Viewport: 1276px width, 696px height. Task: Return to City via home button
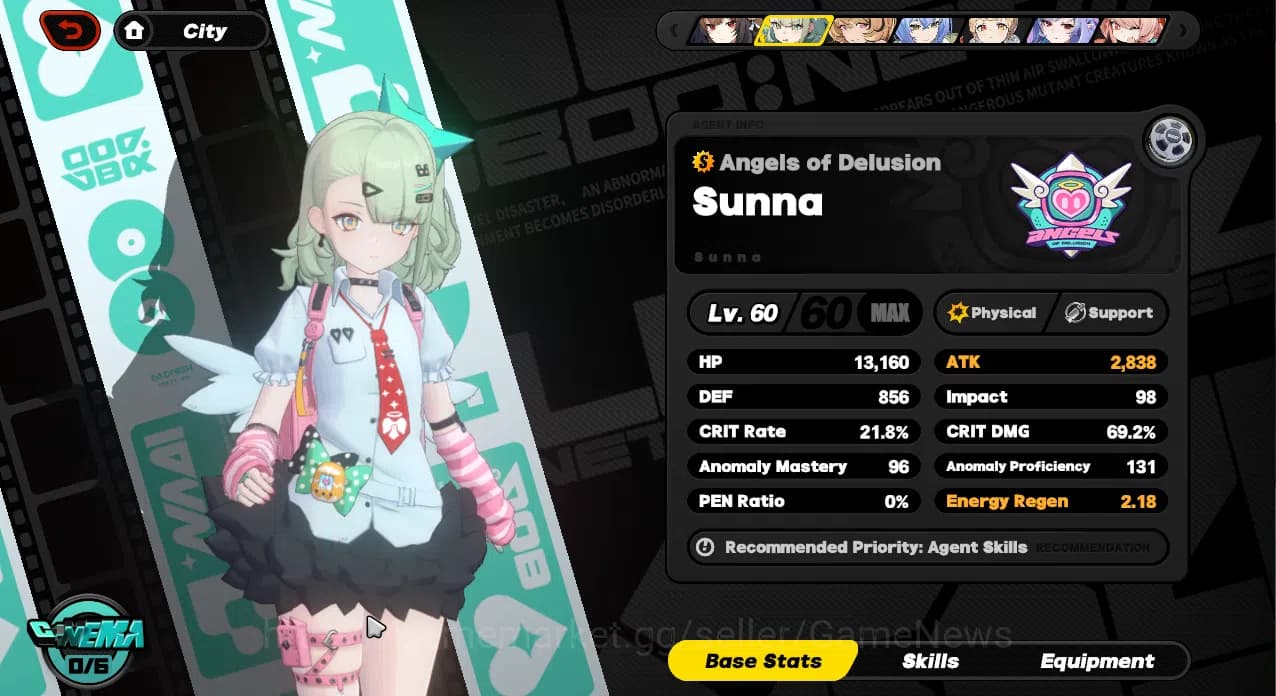click(x=191, y=31)
